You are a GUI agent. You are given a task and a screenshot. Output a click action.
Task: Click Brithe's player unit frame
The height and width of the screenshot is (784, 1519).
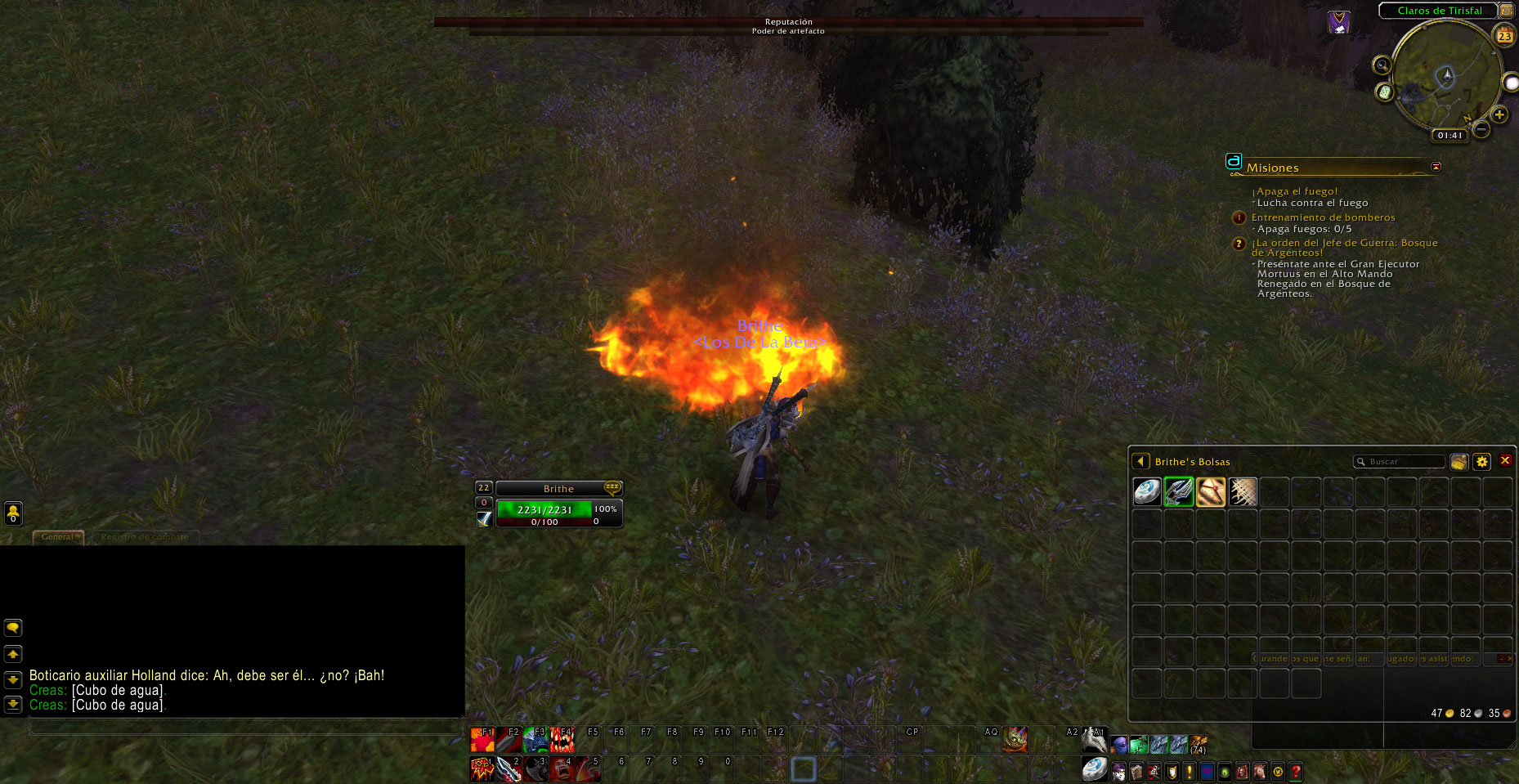[558, 489]
